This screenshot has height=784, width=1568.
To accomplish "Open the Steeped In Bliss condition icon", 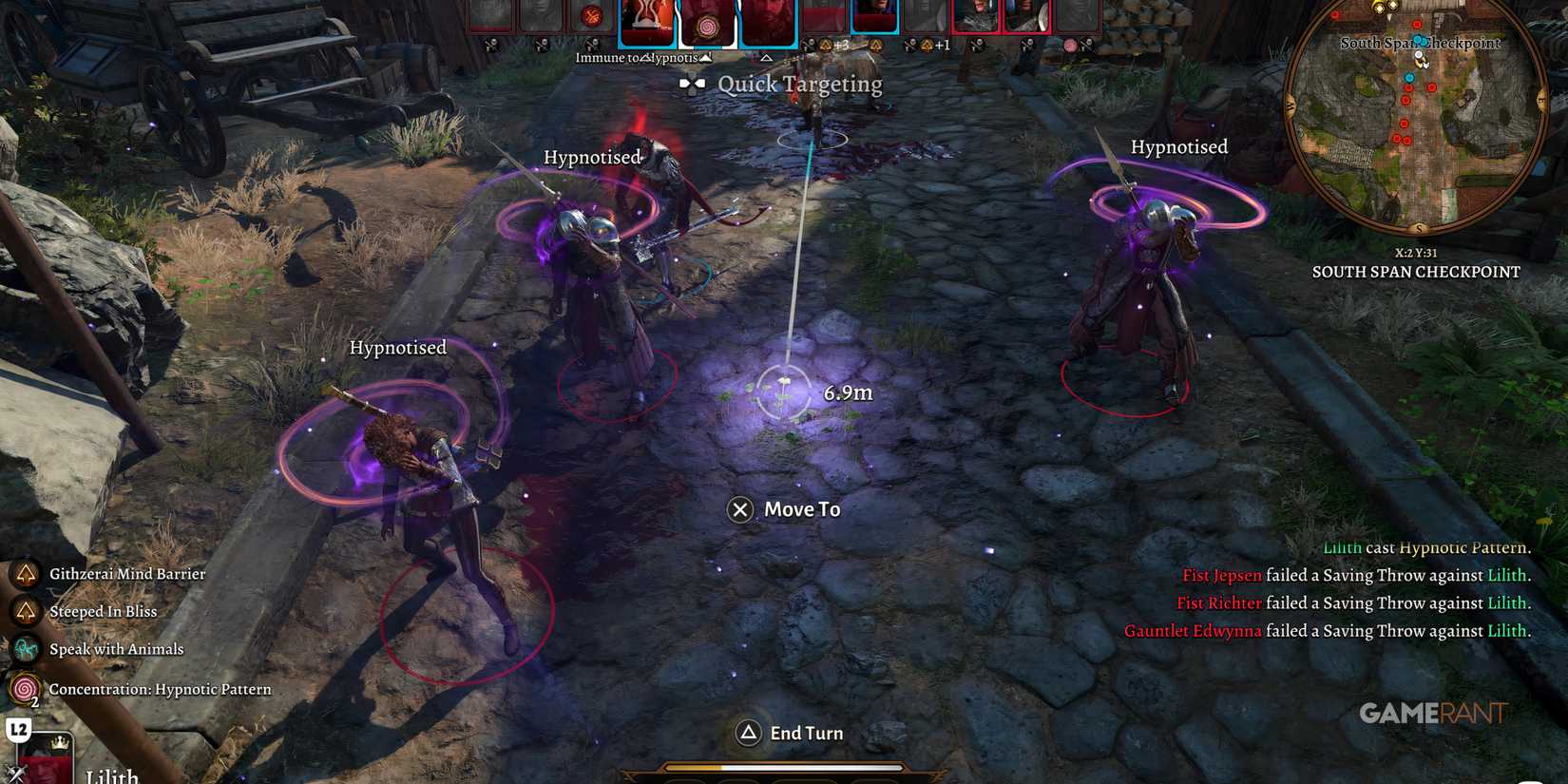I will coord(24,612).
